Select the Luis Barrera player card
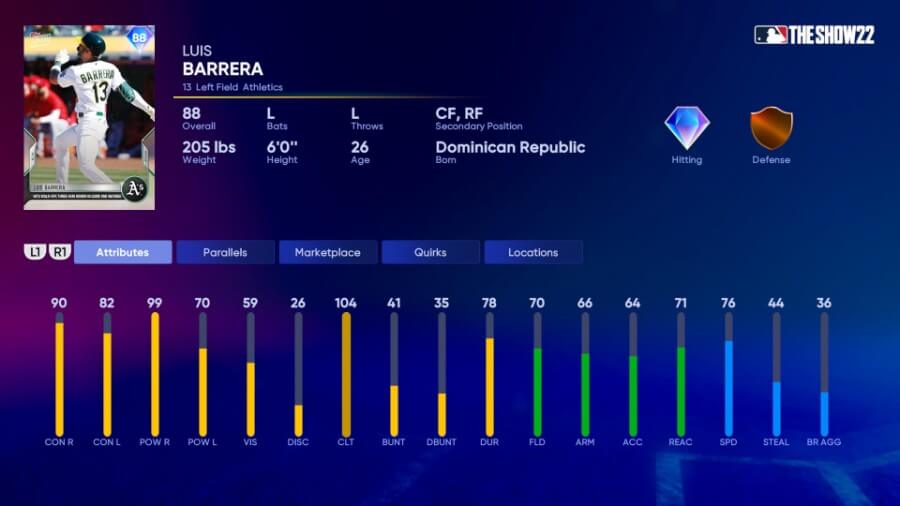 pyautogui.click(x=89, y=117)
